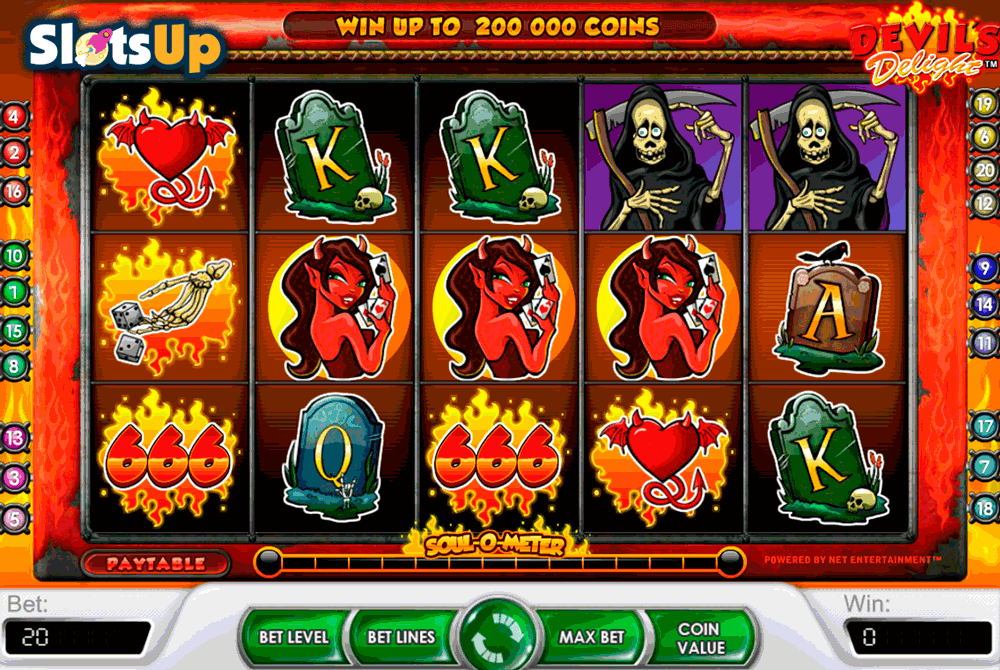
Task: Select payline number 19
Action: pos(984,102)
